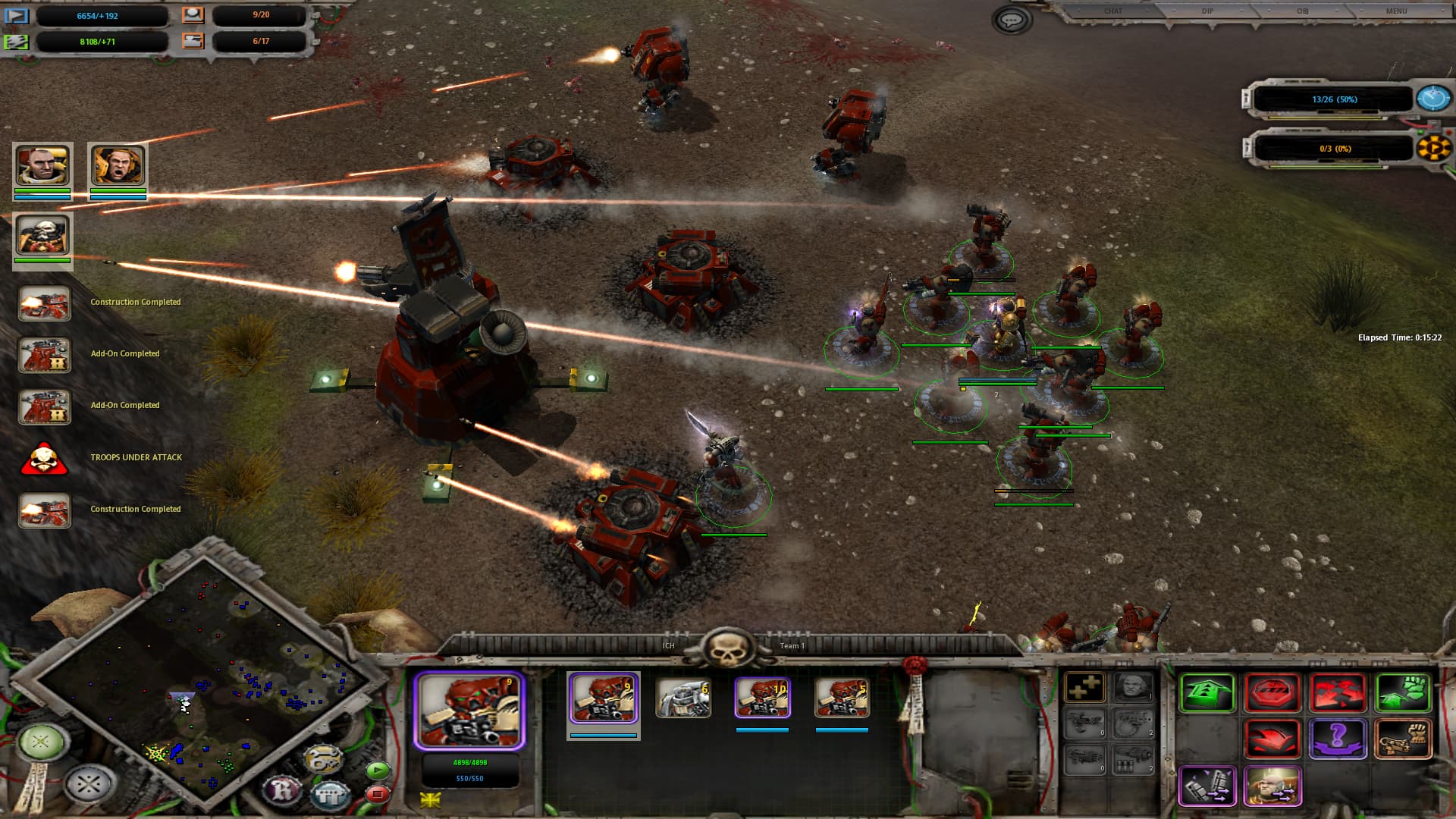Select the bald commander hero portrait
This screenshot has width=1456, height=819.
coord(42,165)
